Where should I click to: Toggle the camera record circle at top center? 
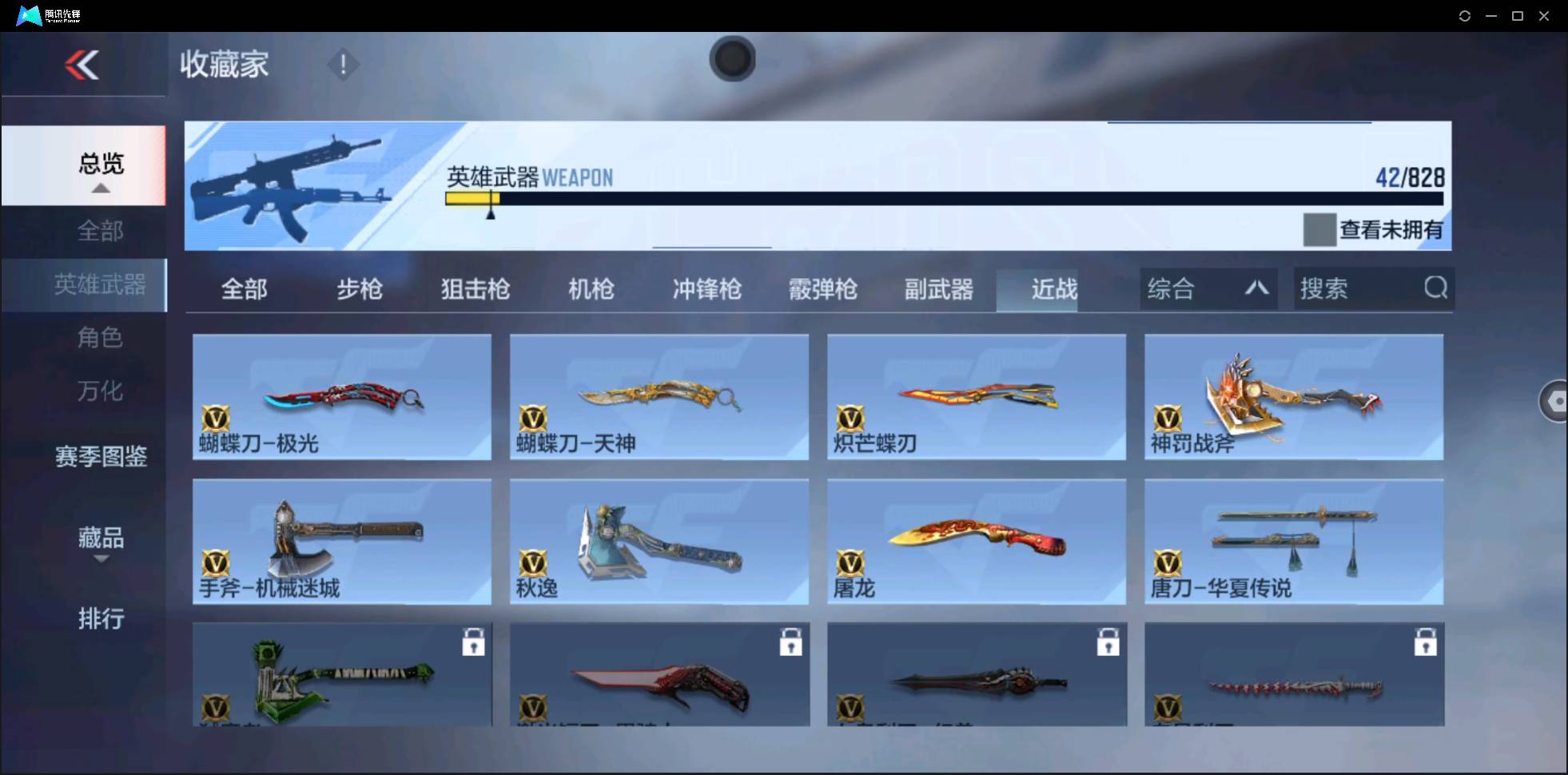coord(732,59)
